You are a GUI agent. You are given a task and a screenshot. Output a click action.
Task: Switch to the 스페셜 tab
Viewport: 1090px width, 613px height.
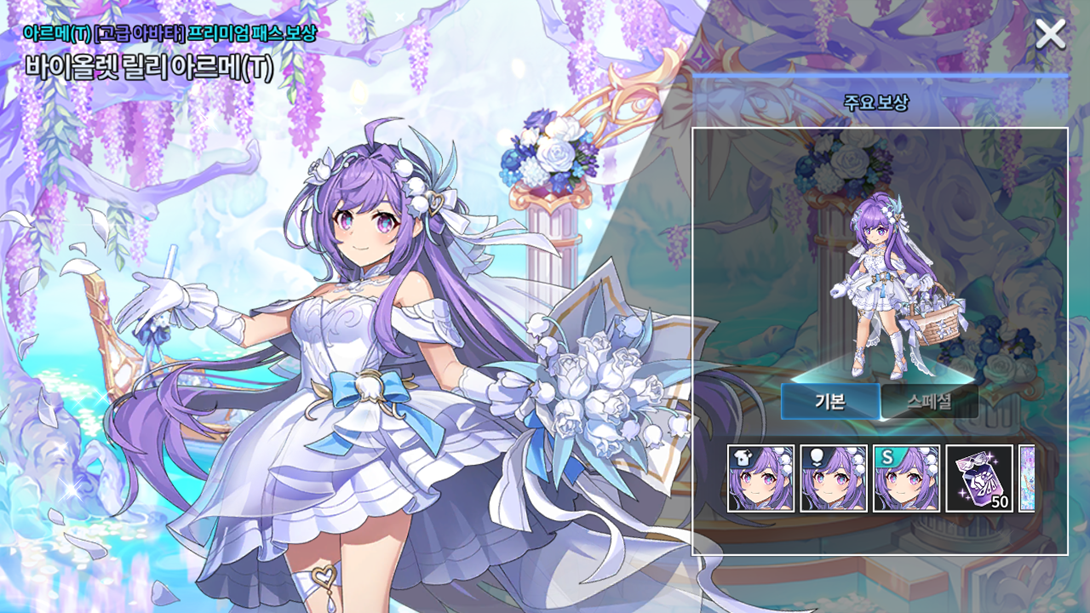point(929,402)
